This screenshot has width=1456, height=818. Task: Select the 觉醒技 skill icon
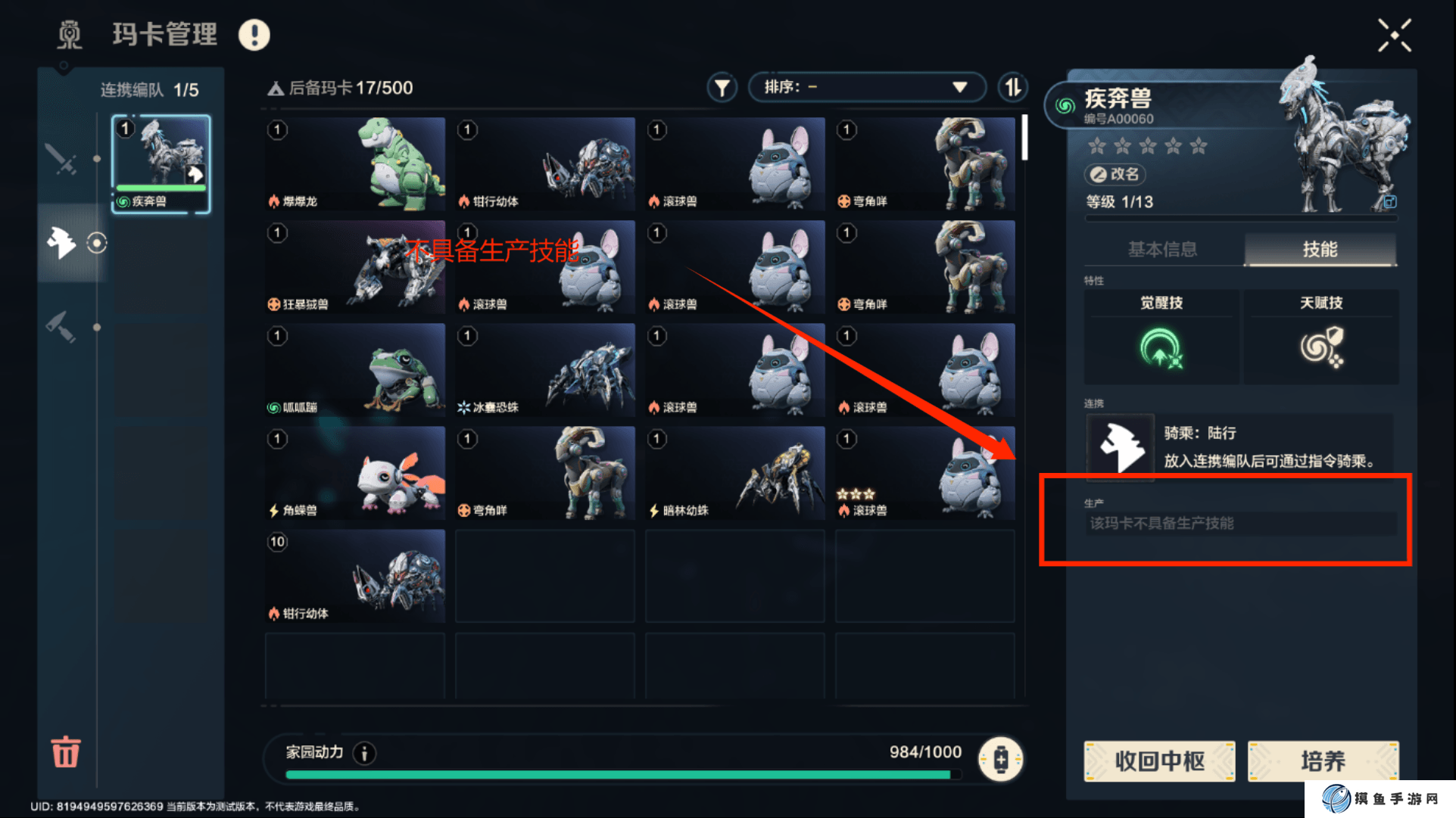click(1161, 348)
